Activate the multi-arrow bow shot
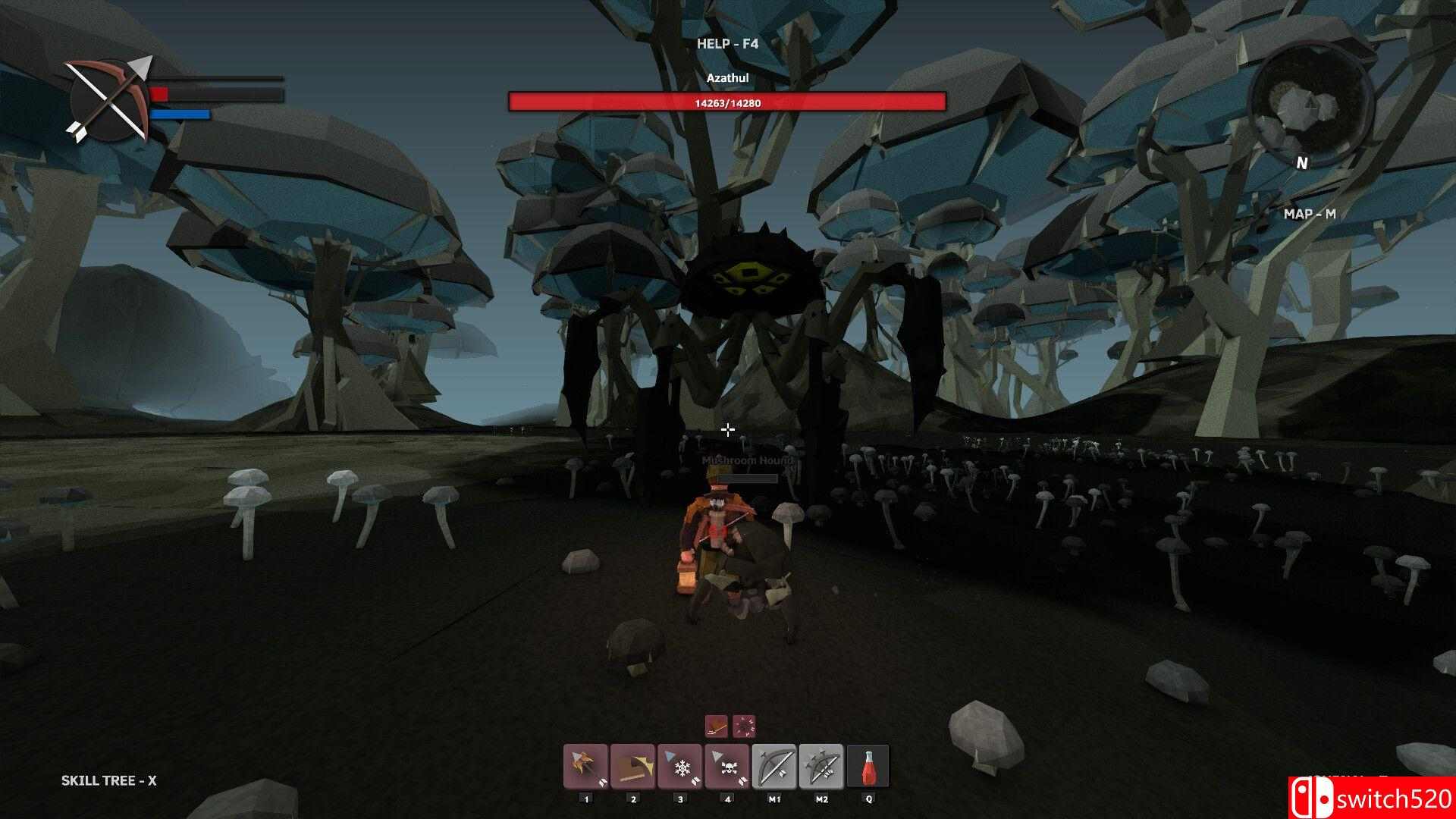 pyautogui.click(x=821, y=767)
